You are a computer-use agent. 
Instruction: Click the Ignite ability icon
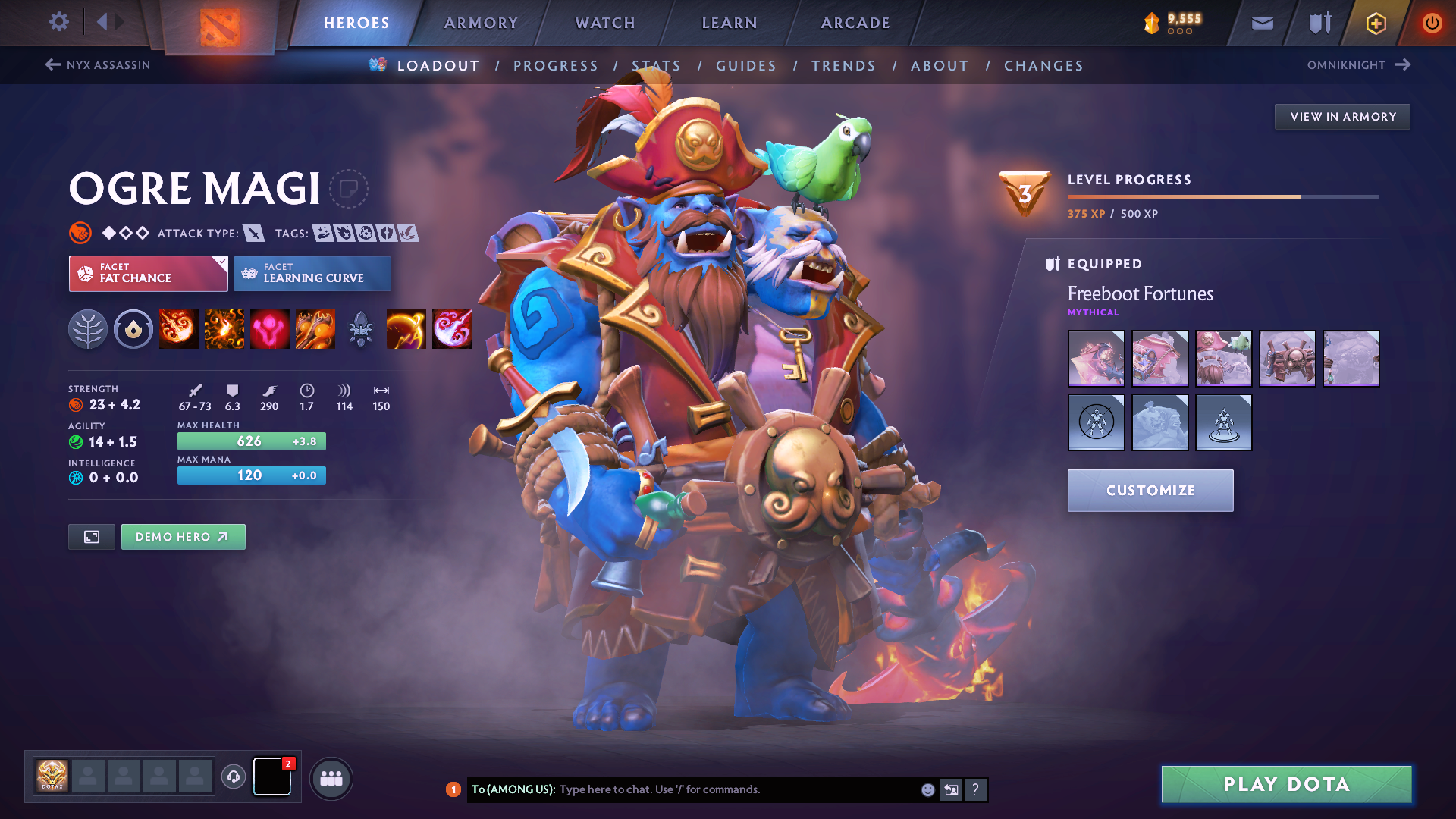(224, 328)
